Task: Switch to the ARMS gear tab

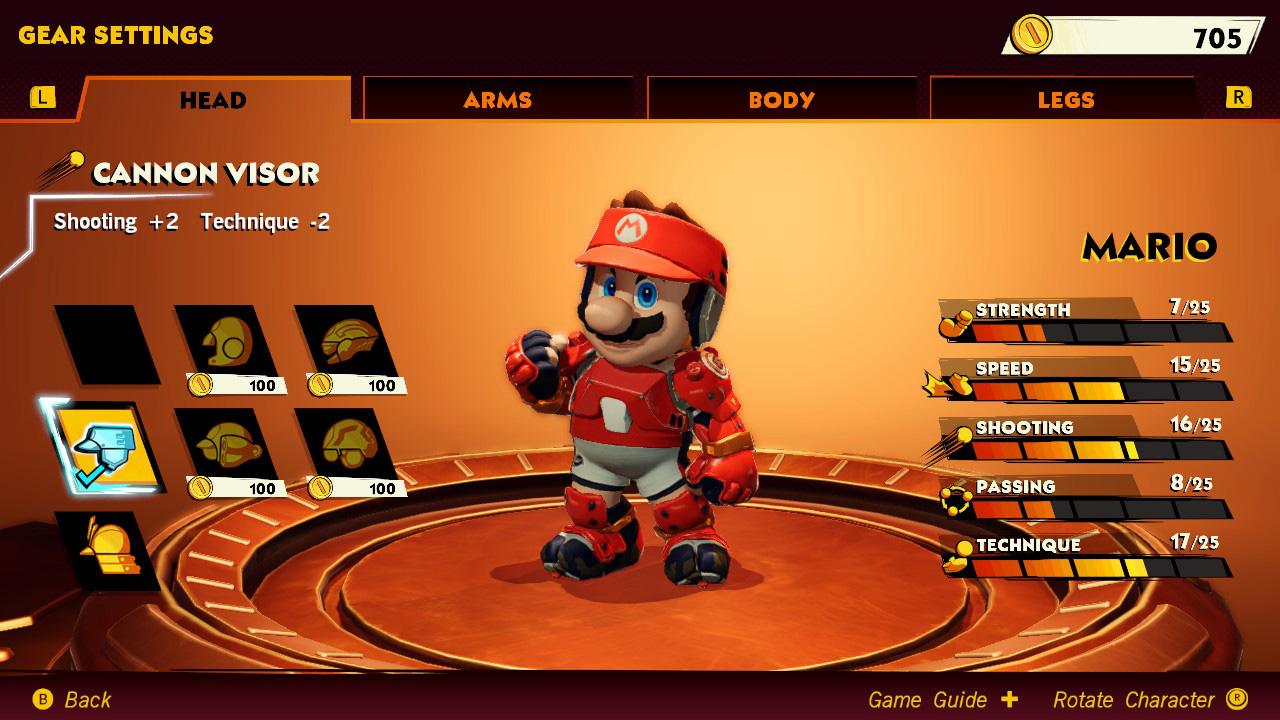Action: (498, 99)
